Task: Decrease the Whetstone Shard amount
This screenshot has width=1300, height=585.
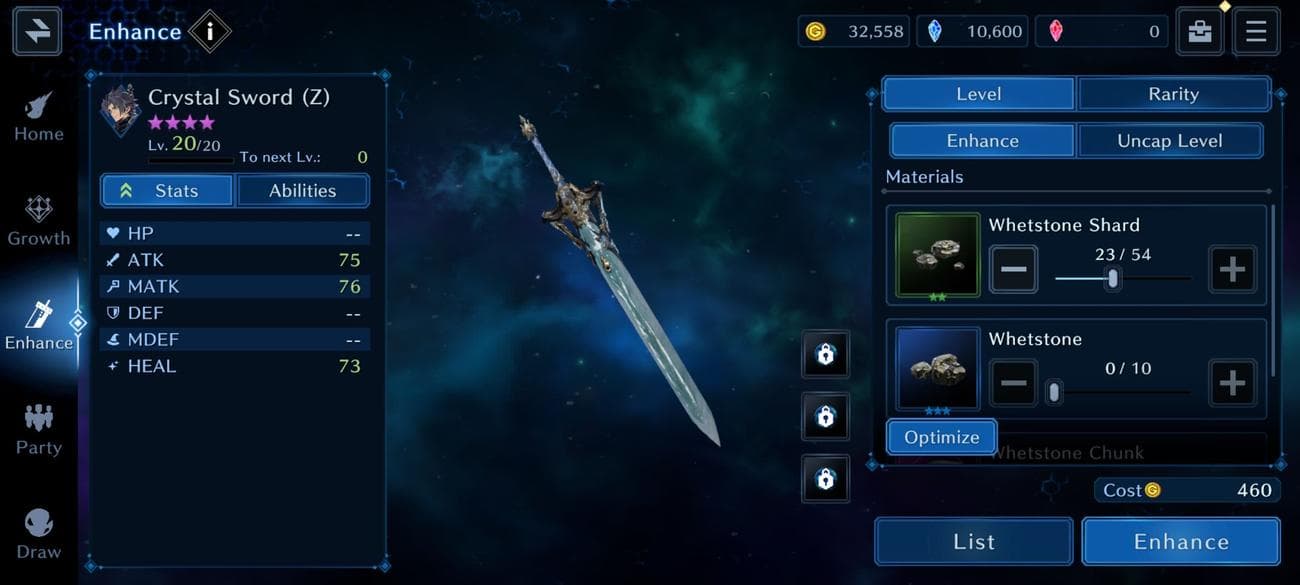Action: pyautogui.click(x=1013, y=270)
